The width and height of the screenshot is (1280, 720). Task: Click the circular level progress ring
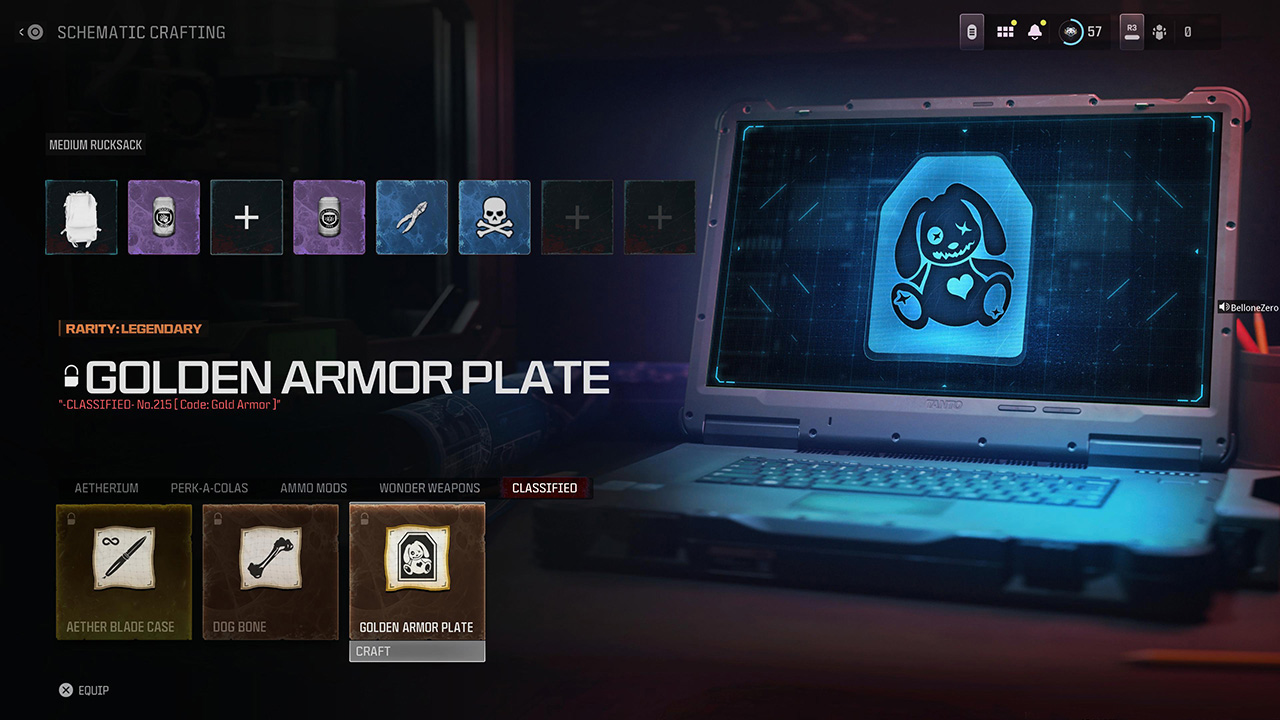(1071, 31)
